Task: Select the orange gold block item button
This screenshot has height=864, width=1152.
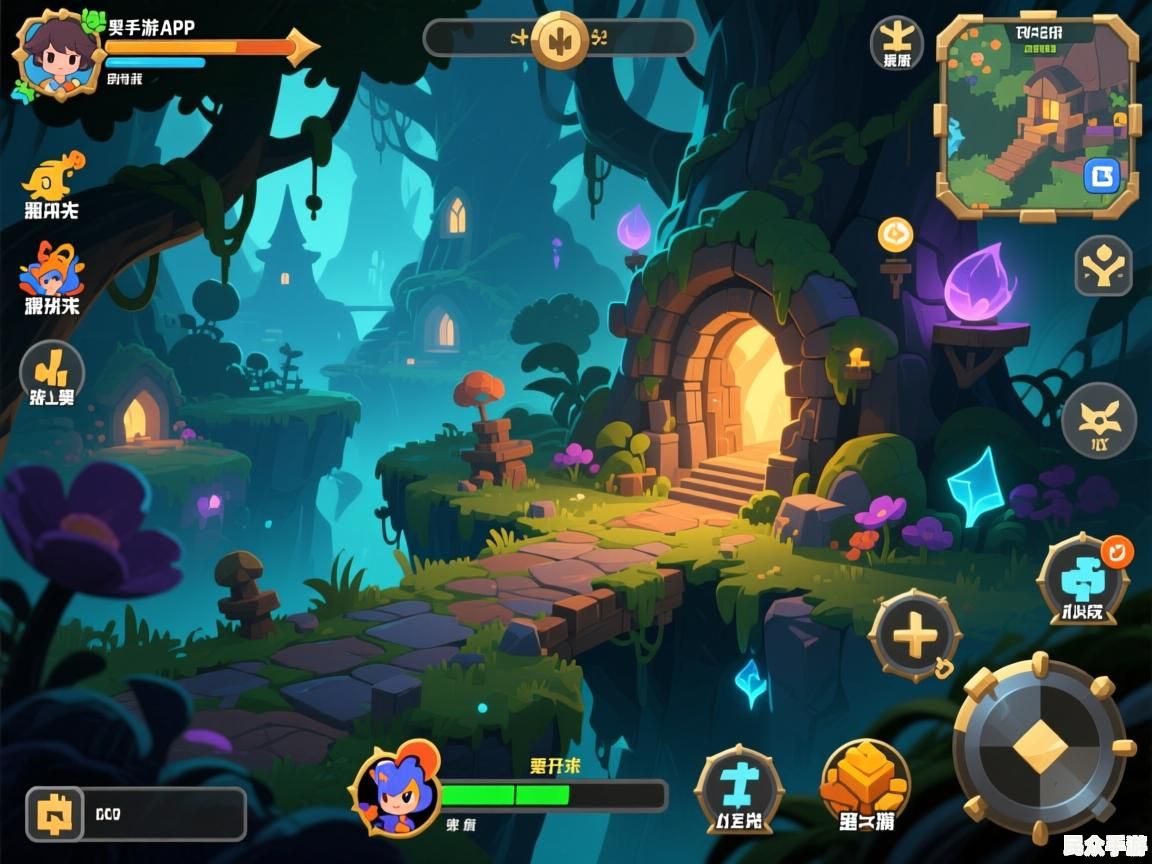Action: click(865, 783)
